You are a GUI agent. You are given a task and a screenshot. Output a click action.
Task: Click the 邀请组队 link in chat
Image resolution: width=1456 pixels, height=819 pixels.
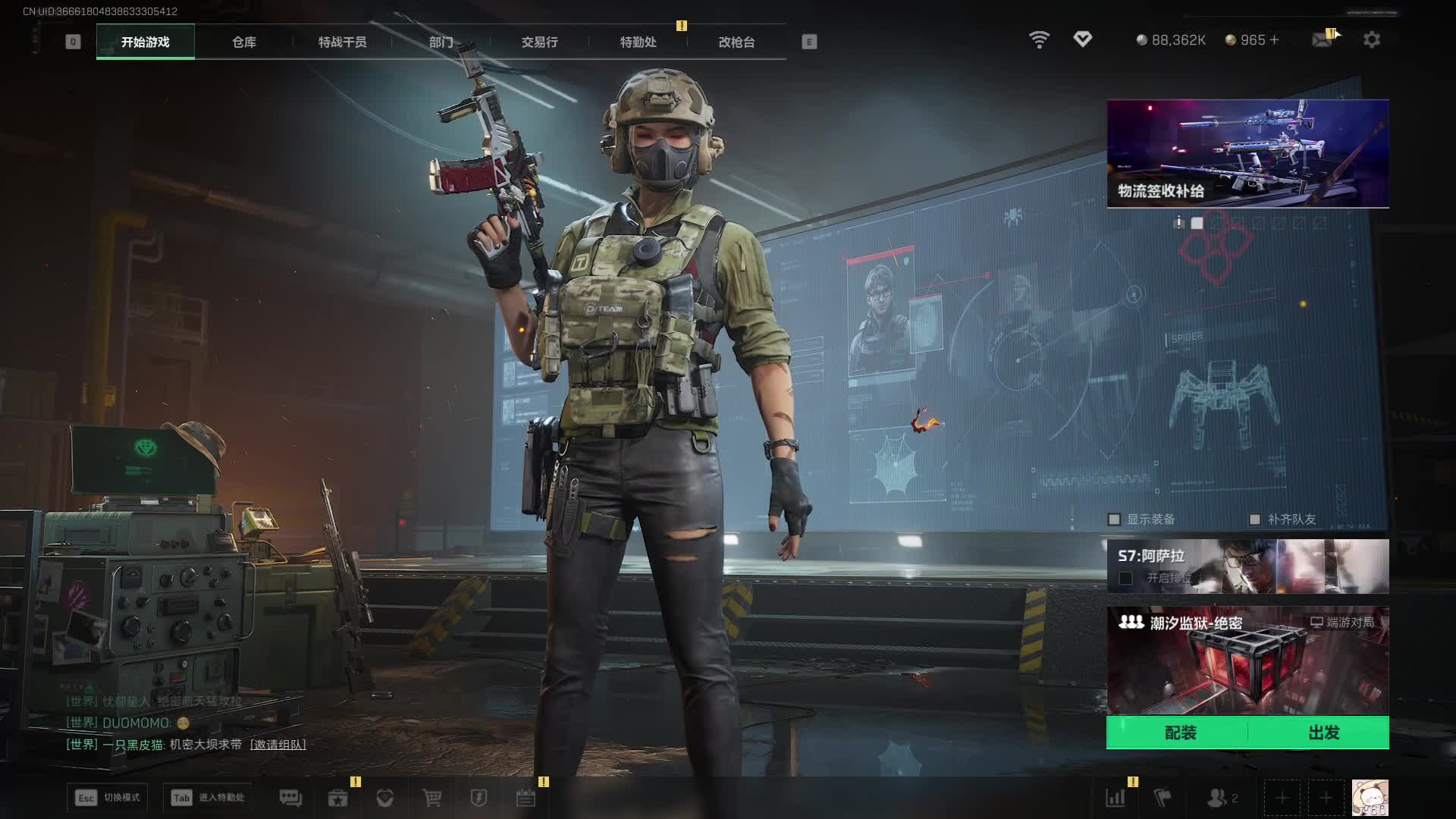point(278,745)
